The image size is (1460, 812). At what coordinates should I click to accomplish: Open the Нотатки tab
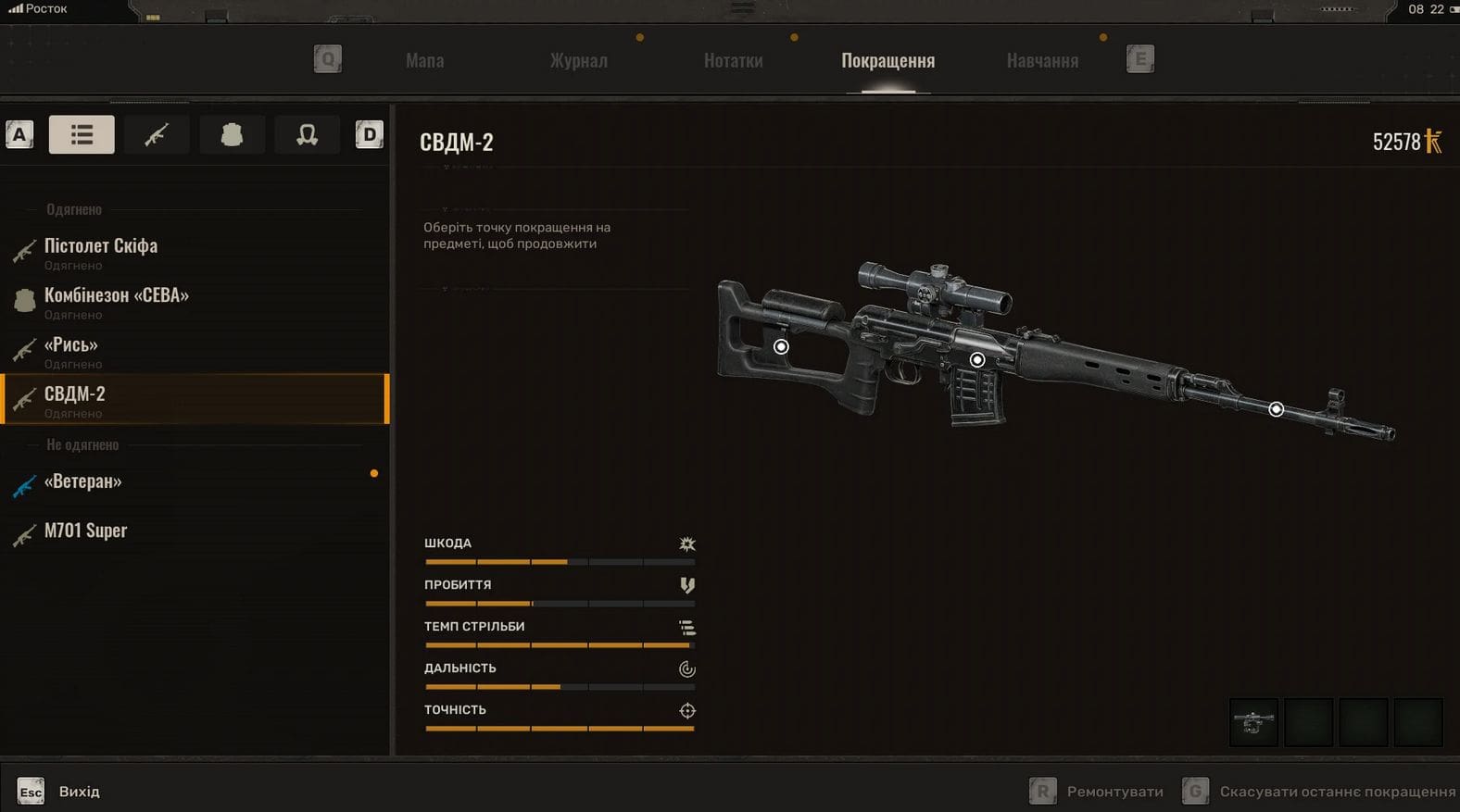733,61
